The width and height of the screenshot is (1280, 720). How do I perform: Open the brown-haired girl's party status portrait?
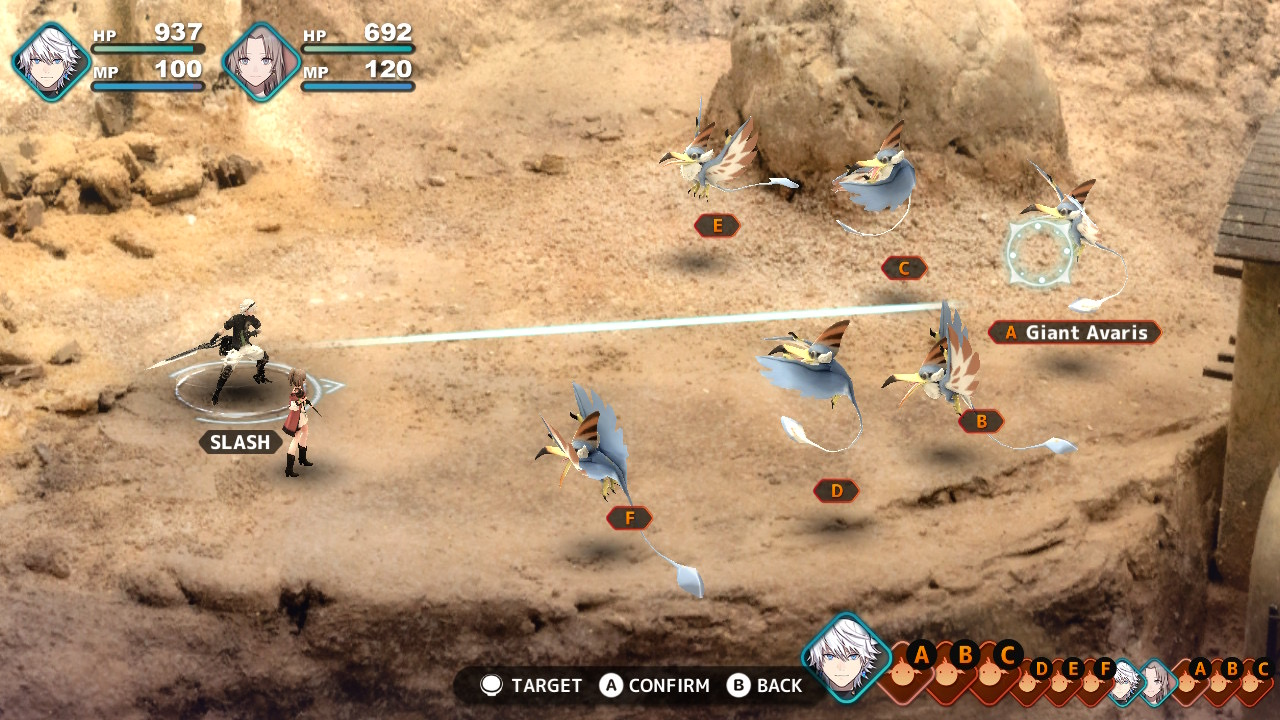[261, 61]
